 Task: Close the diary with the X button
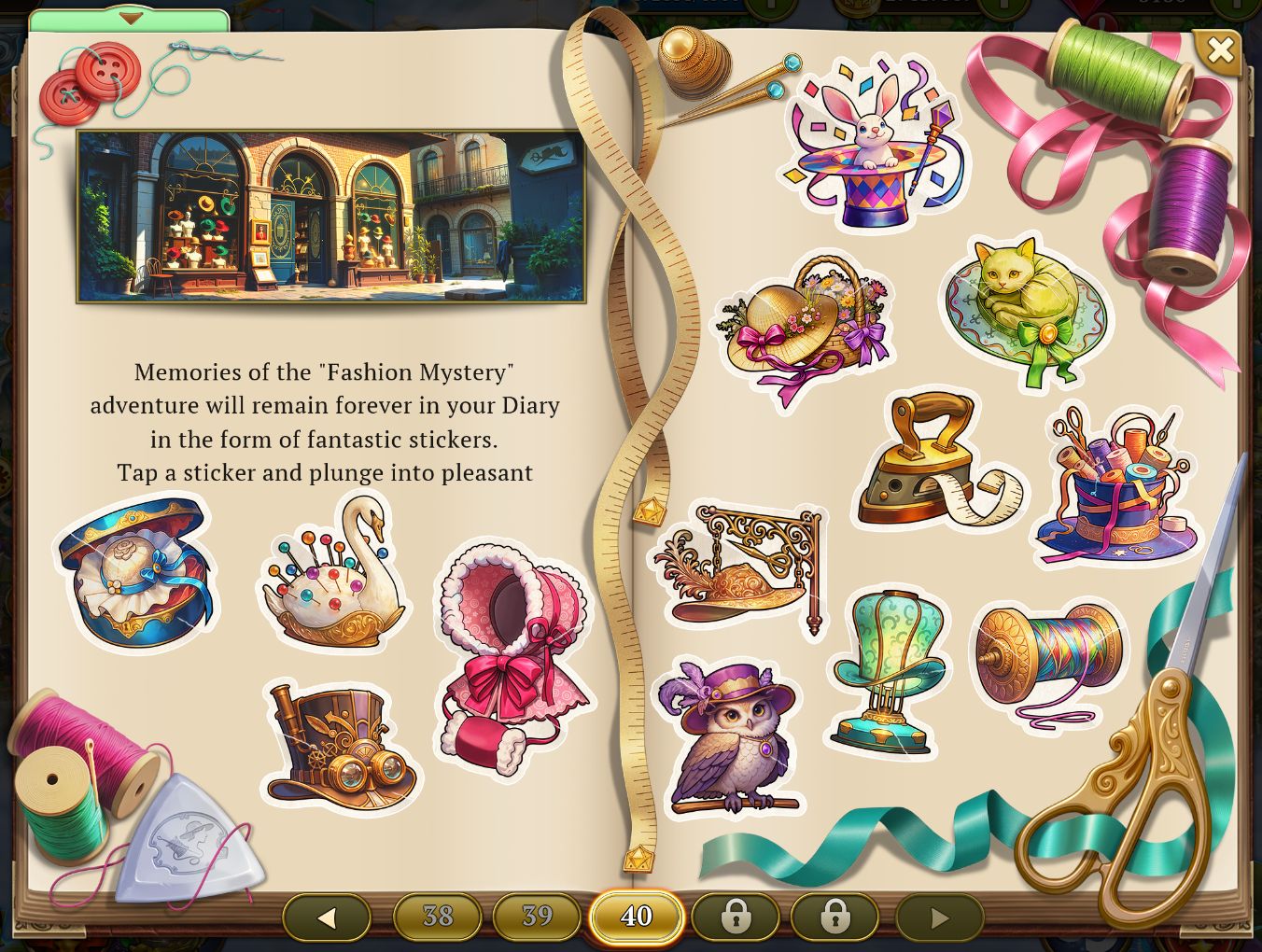(1219, 50)
